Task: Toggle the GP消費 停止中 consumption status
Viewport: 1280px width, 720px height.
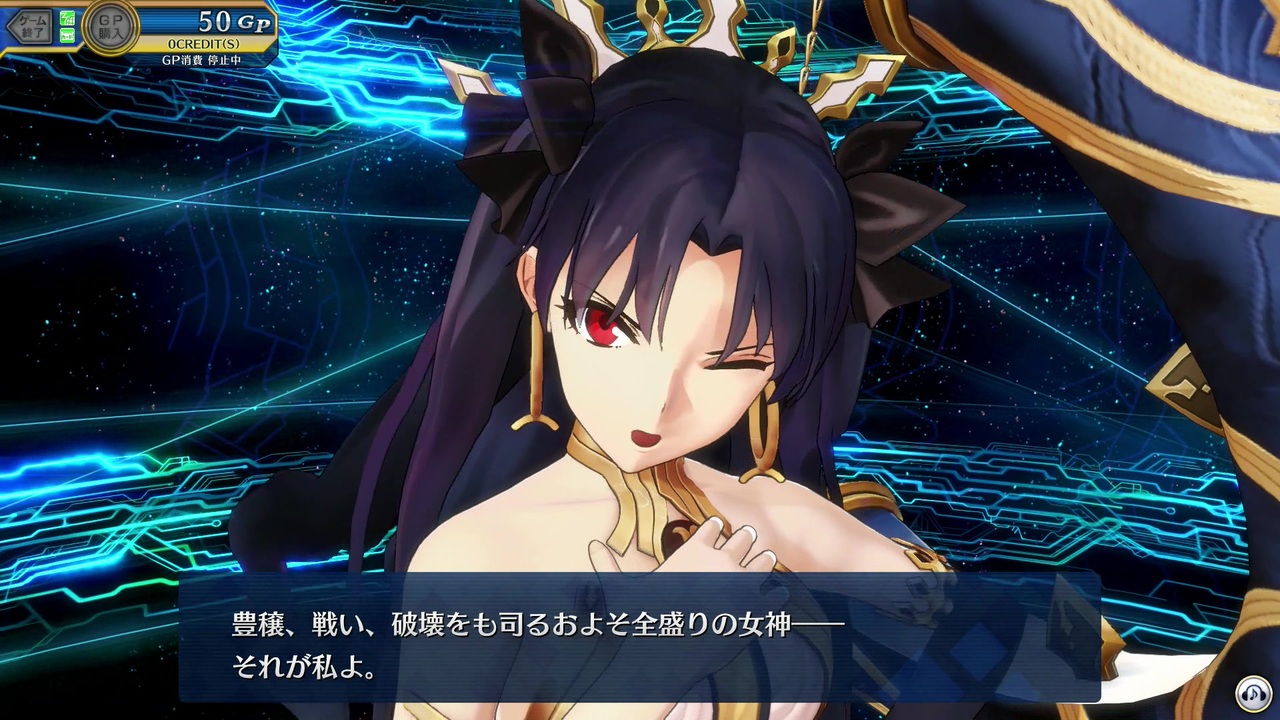Action: pyautogui.click(x=203, y=60)
